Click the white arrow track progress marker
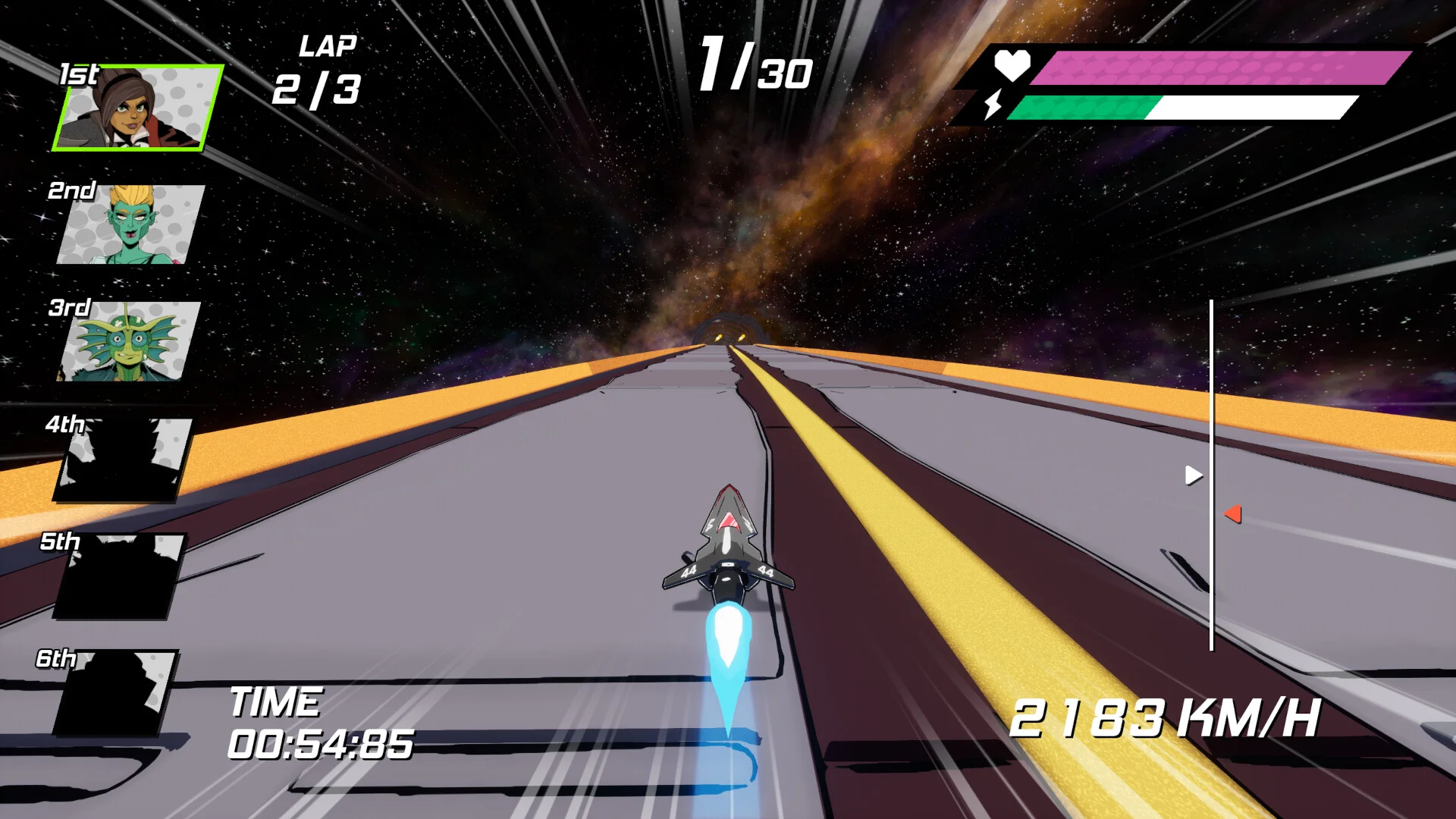This screenshot has width=1456, height=819. [x=1193, y=475]
